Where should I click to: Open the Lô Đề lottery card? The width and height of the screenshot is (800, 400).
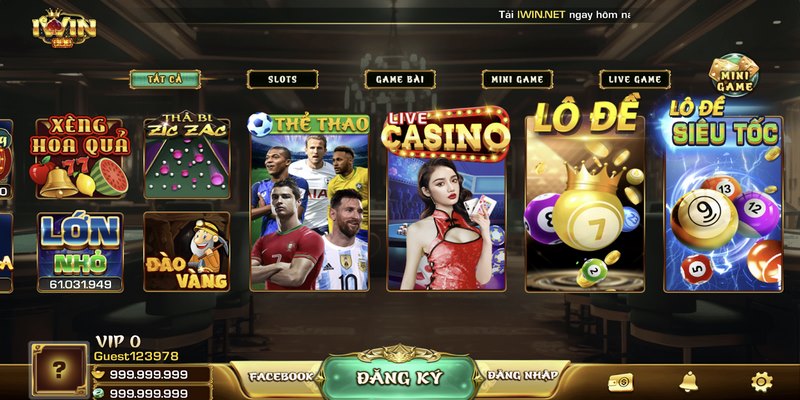pyautogui.click(x=585, y=198)
